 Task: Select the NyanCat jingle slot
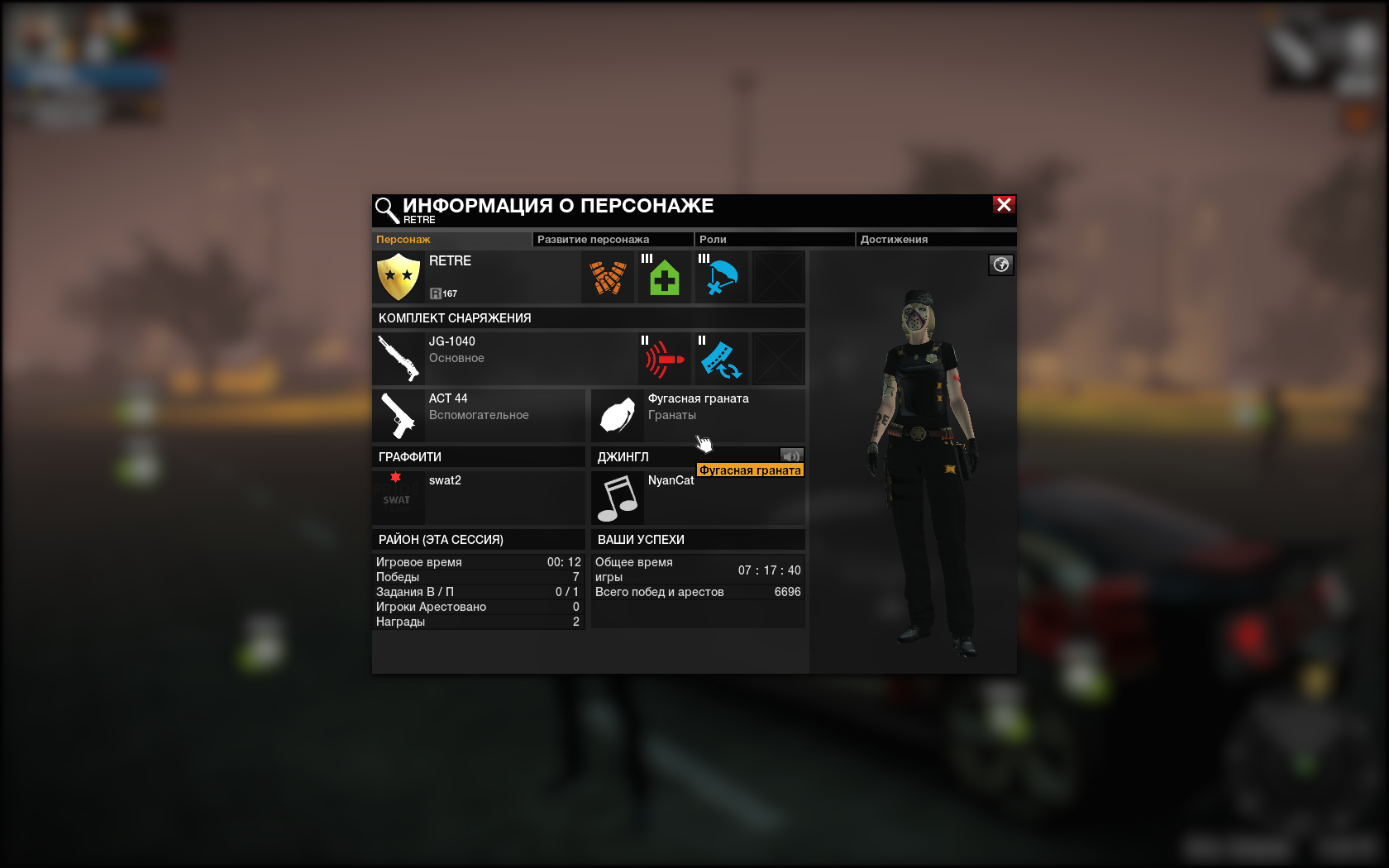coord(697,498)
